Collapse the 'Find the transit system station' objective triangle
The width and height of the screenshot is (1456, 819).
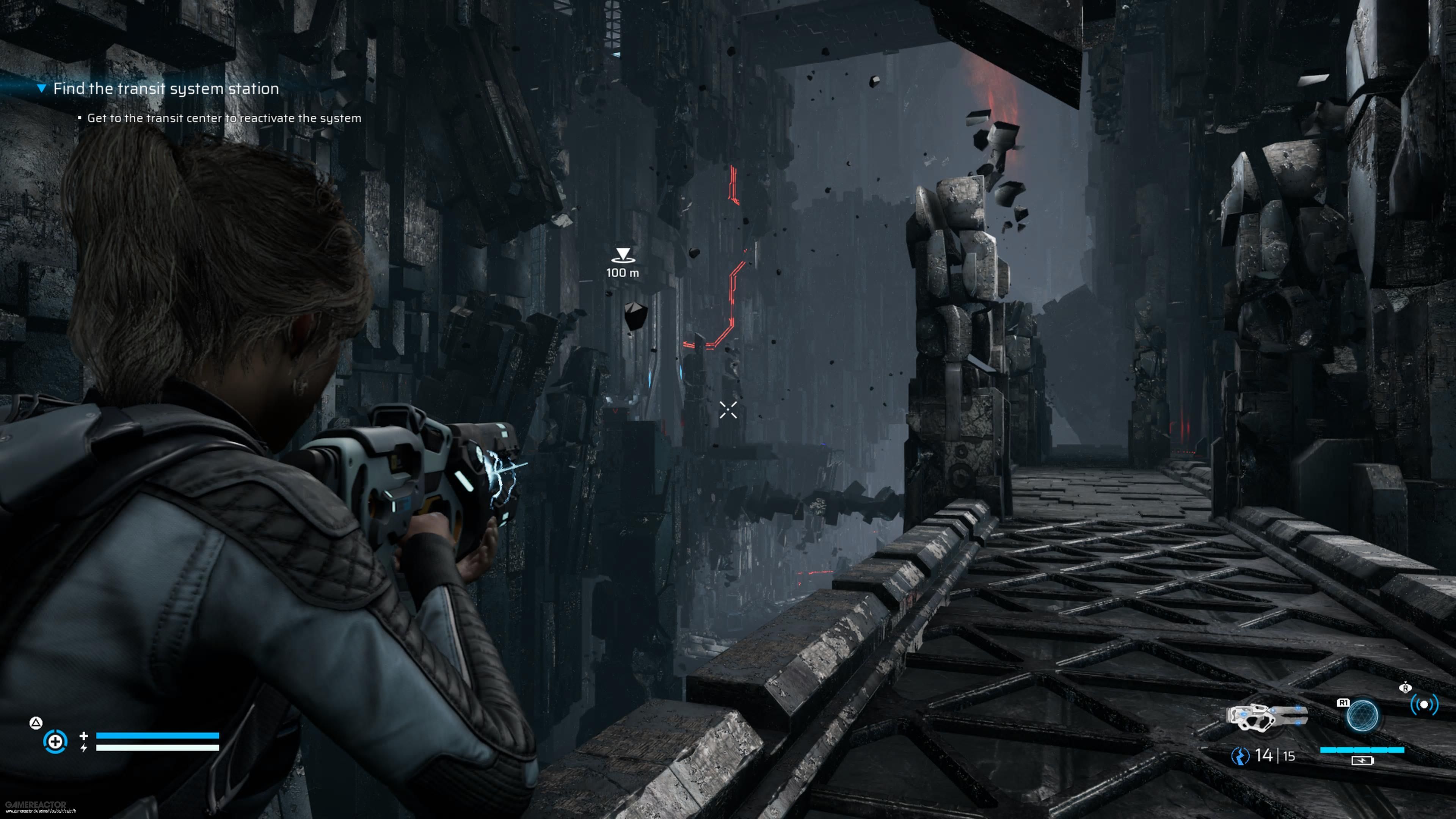[42, 88]
